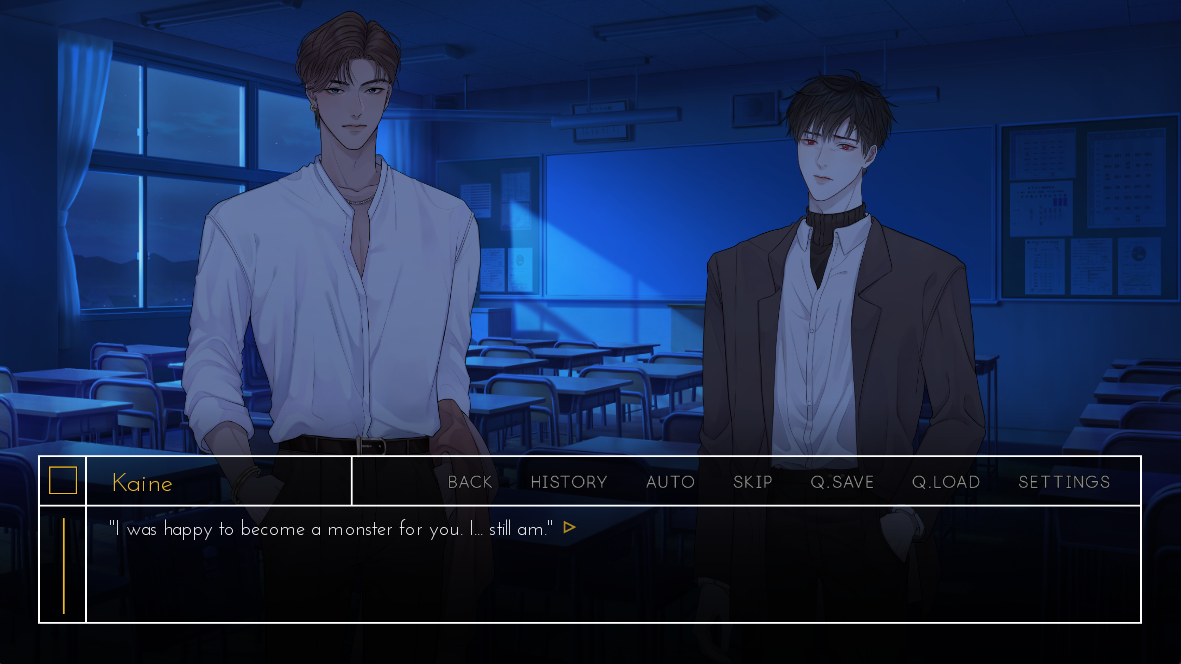Advance dialogue with the yellow arrow indicator

[x=570, y=527]
